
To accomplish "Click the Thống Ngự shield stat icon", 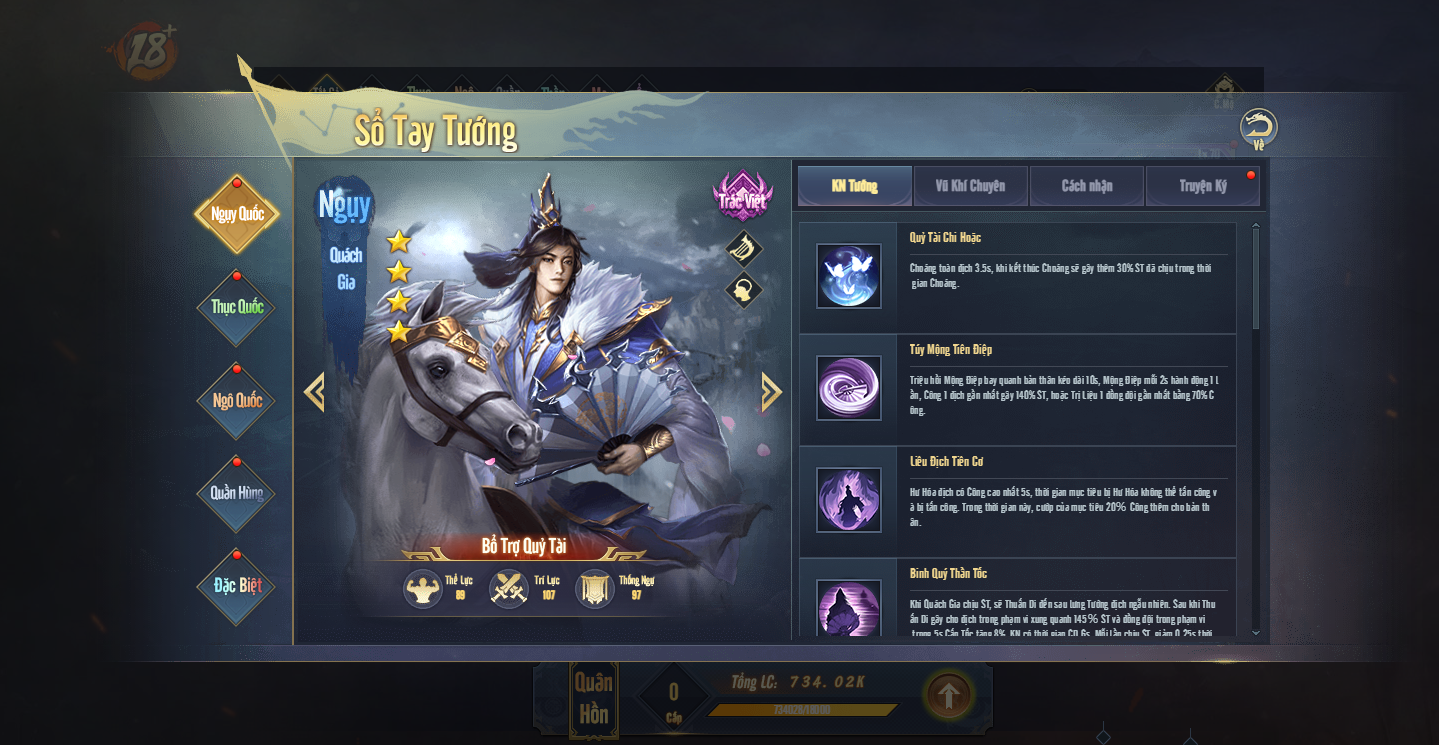I will [x=594, y=589].
